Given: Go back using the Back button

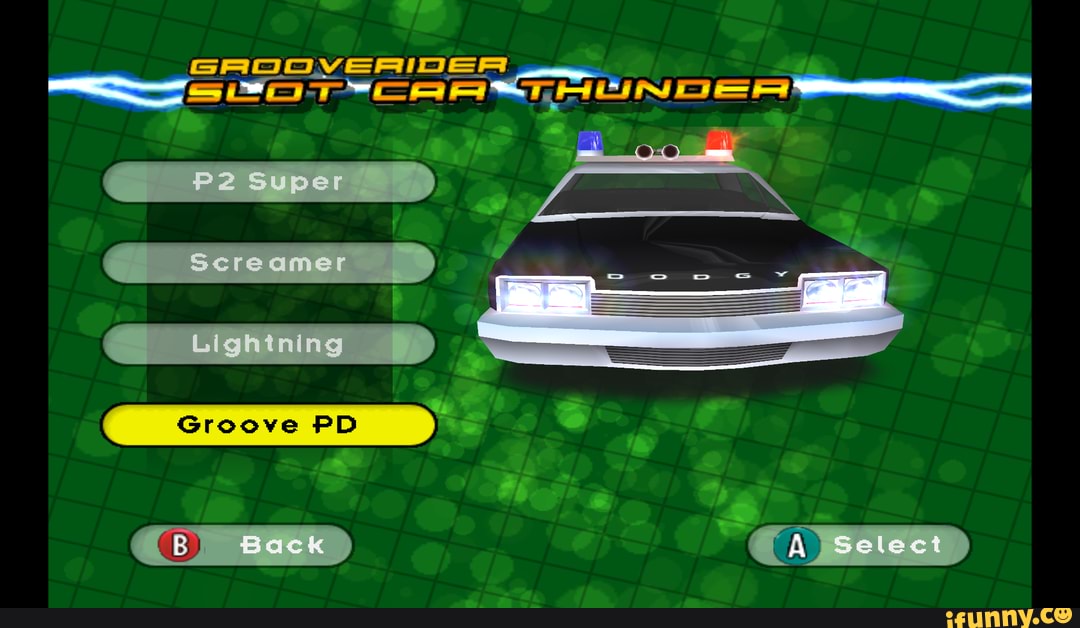Looking at the screenshot, I should coord(241,546).
